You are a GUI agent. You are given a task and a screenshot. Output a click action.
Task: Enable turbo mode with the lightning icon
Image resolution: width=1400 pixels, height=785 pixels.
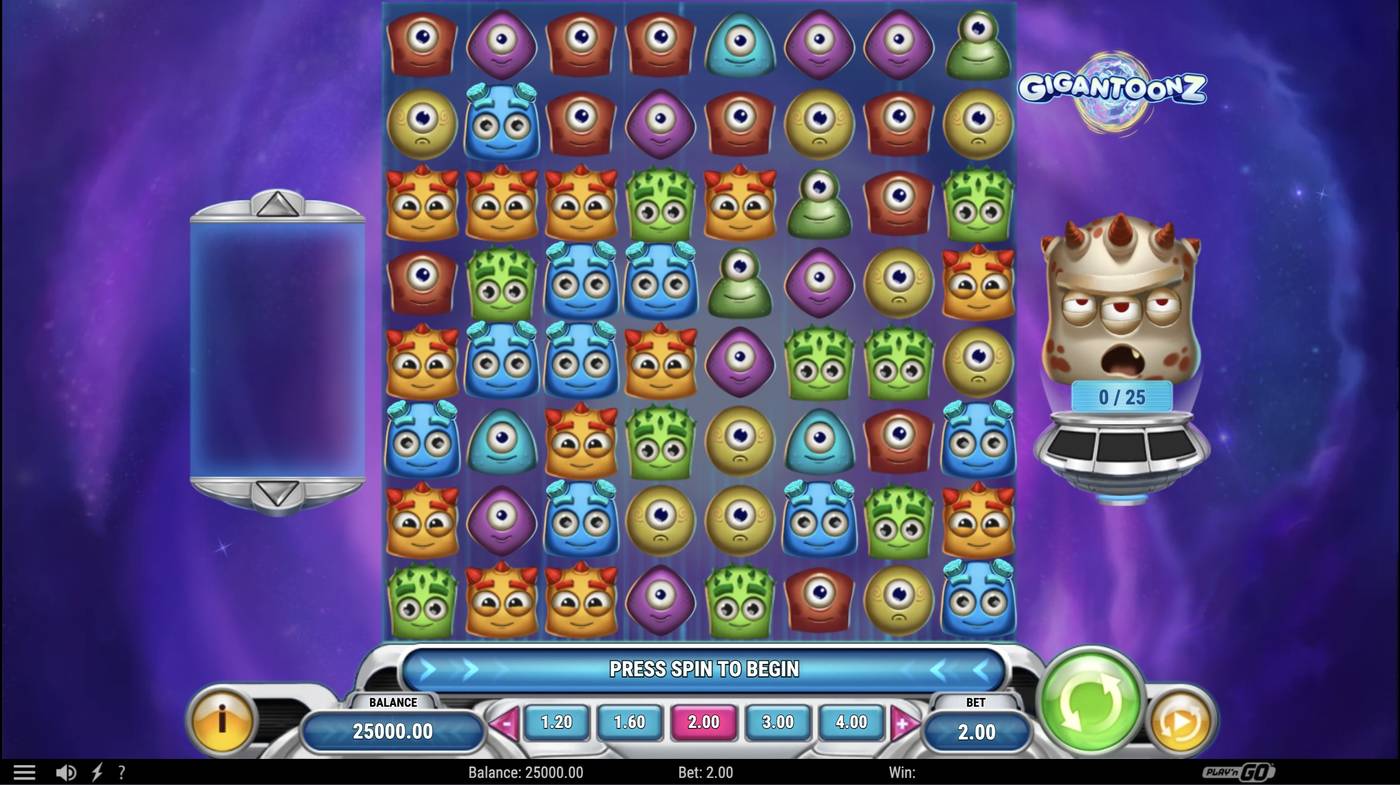(x=96, y=771)
